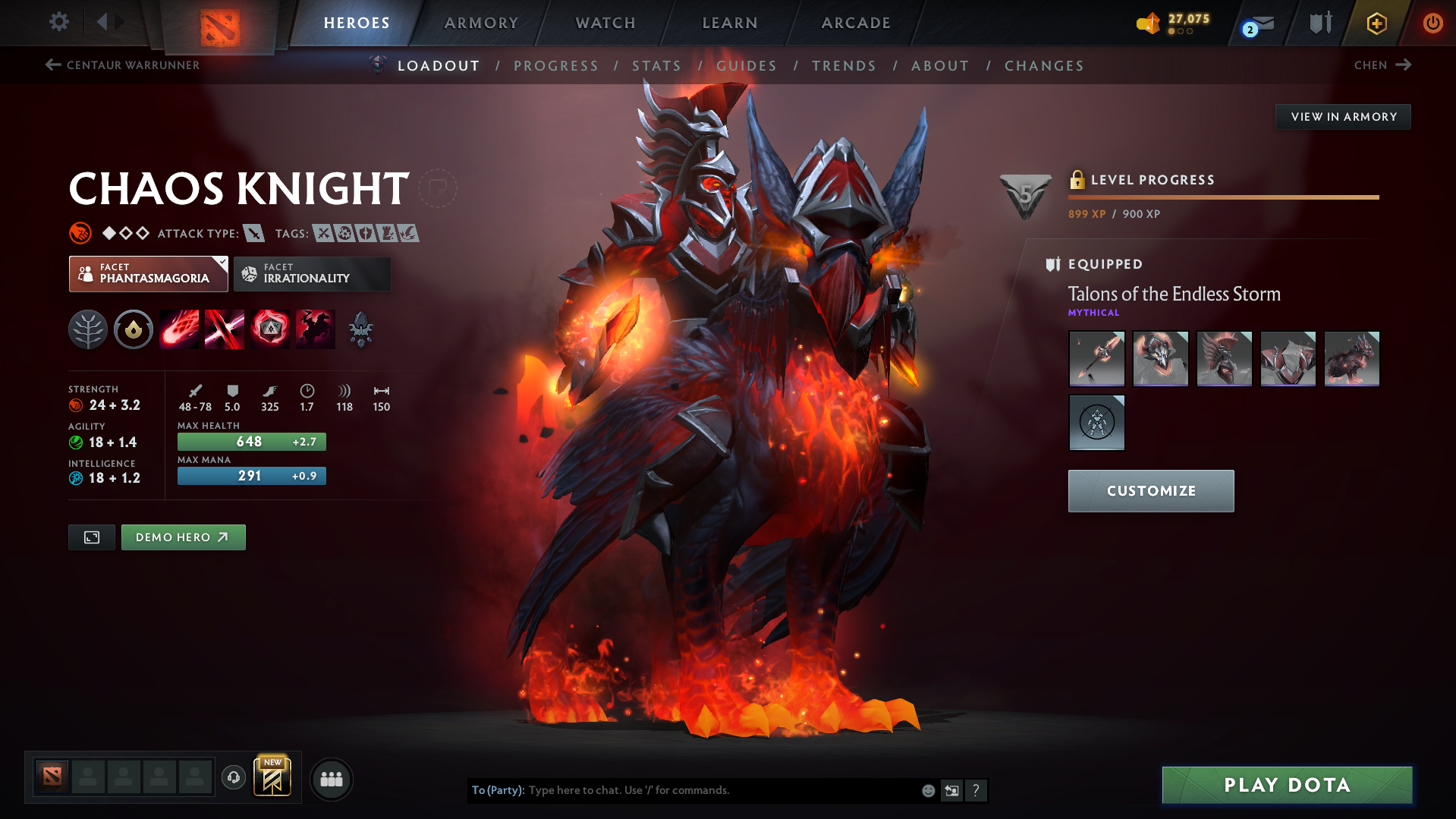Select the weapon thumbnail of Talons set
Screen dimensions: 1456x819
coord(1096,358)
